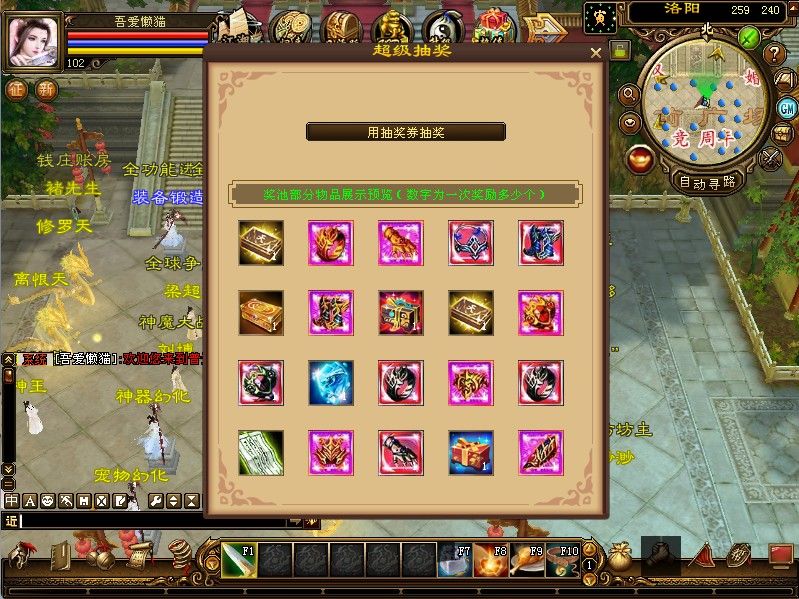799x599 pixels.
Task: Click the crossed swords button by minimap
Action: [x=771, y=157]
